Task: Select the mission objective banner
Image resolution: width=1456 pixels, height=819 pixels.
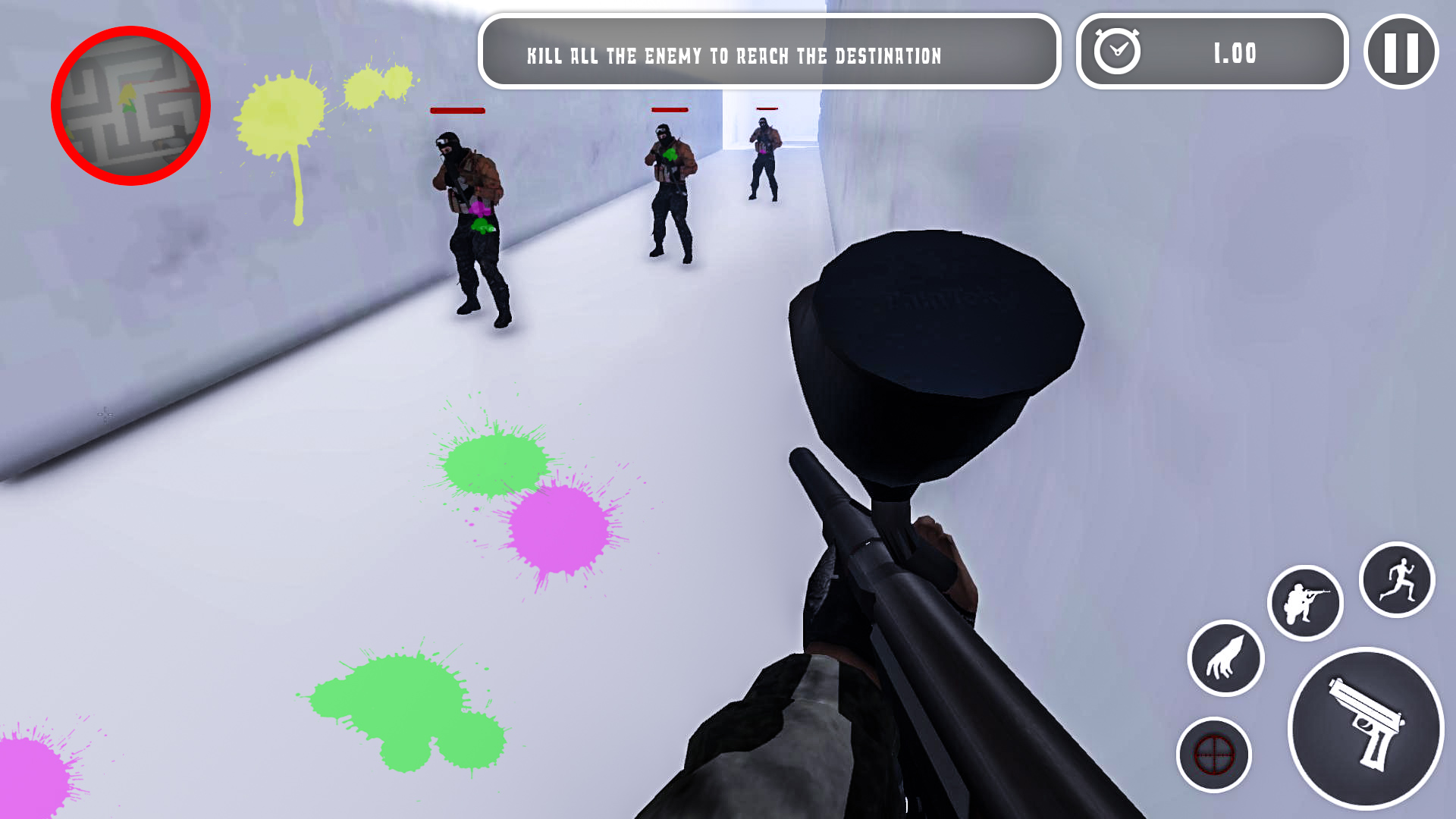Action: (x=768, y=54)
